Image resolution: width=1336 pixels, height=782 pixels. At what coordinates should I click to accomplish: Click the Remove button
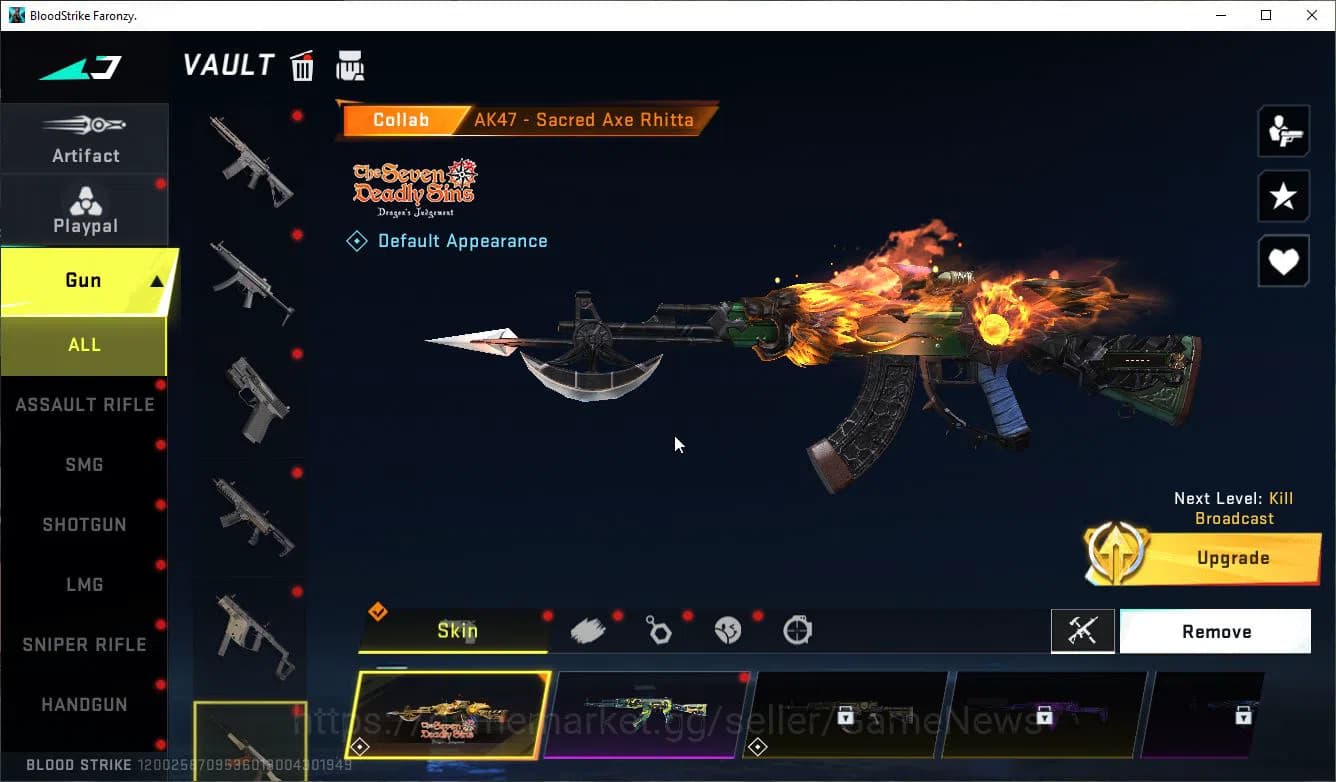pyautogui.click(x=1216, y=631)
